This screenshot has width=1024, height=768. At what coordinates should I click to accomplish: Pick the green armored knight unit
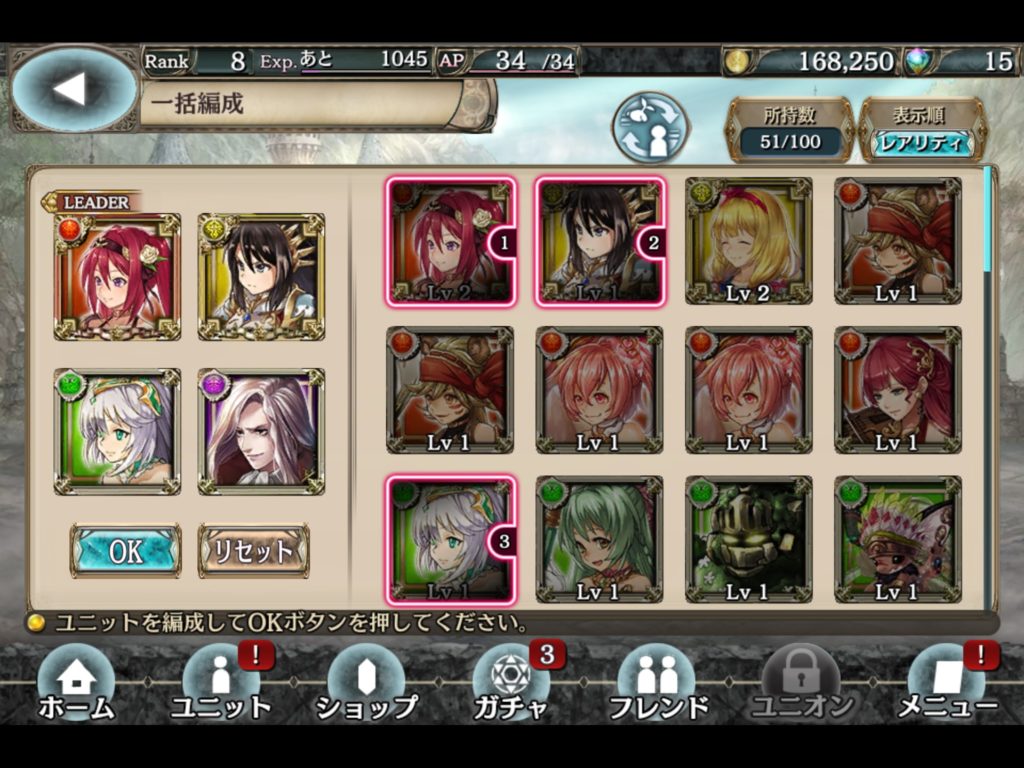pyautogui.click(x=748, y=540)
